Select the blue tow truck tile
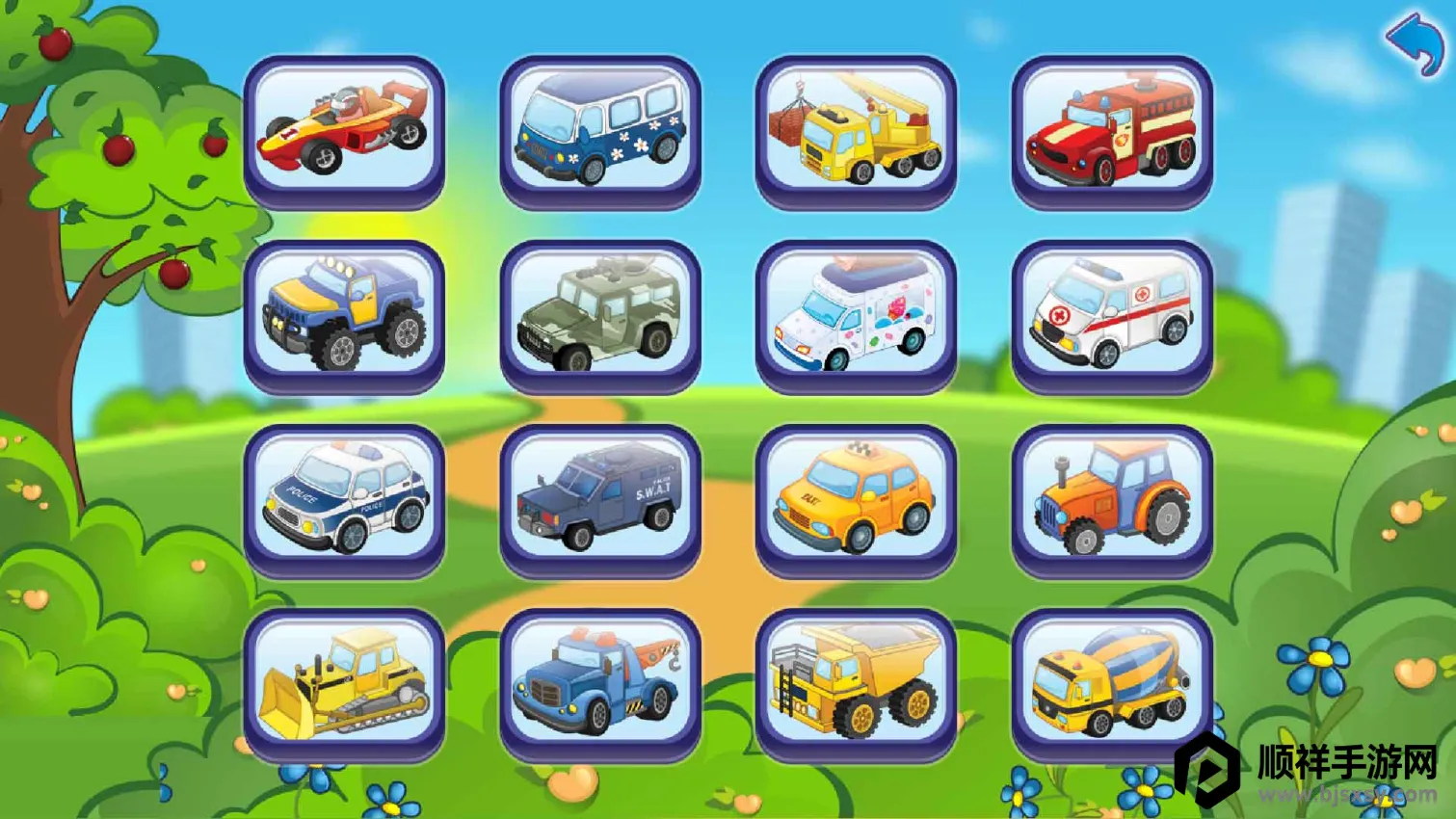1456x819 pixels. click(599, 682)
